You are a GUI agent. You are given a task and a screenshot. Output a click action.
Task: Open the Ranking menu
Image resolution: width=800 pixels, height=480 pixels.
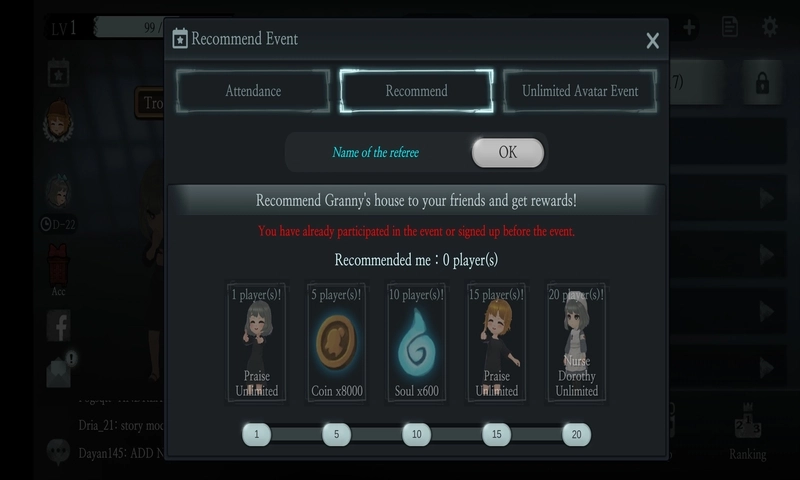(x=747, y=432)
